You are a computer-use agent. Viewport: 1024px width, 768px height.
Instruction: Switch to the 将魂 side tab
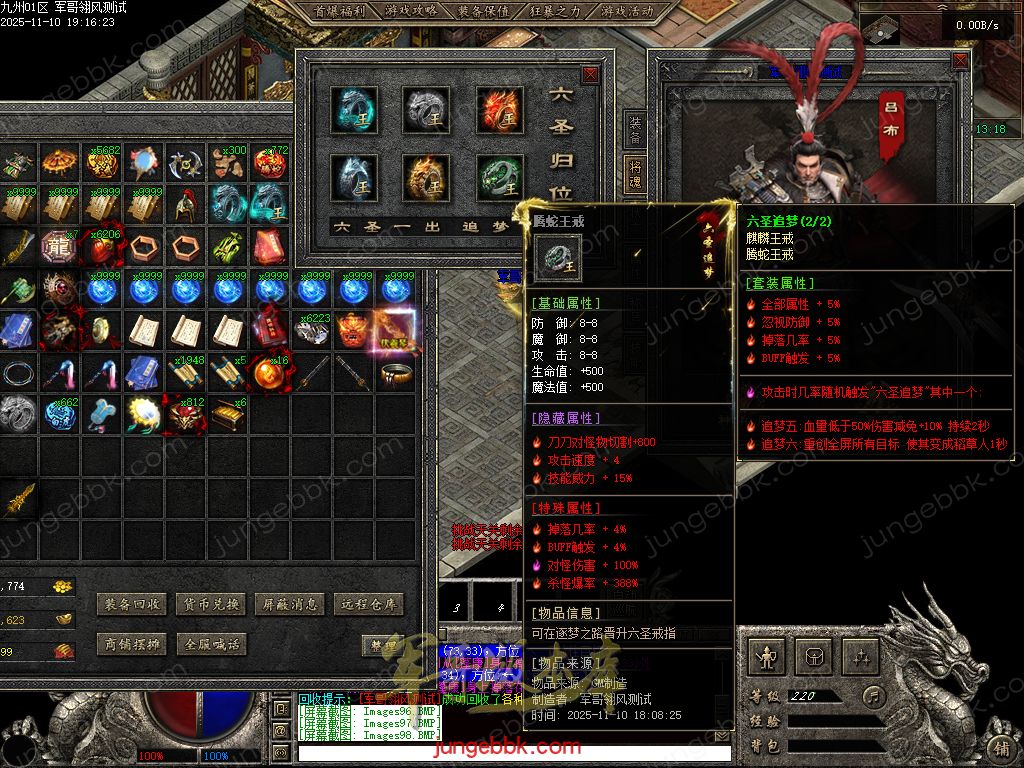pos(636,174)
